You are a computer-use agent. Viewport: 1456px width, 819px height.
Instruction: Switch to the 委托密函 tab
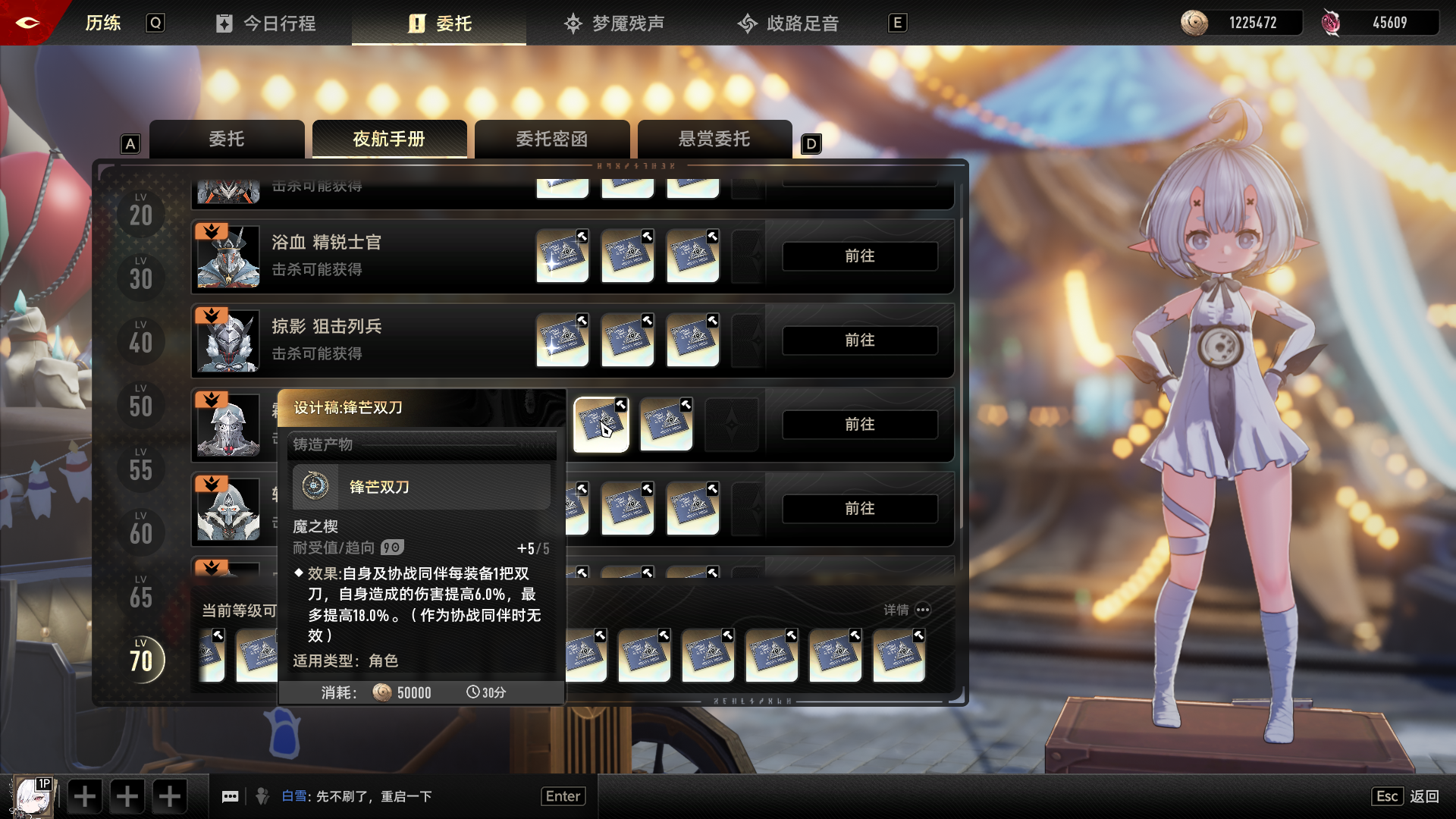point(552,139)
